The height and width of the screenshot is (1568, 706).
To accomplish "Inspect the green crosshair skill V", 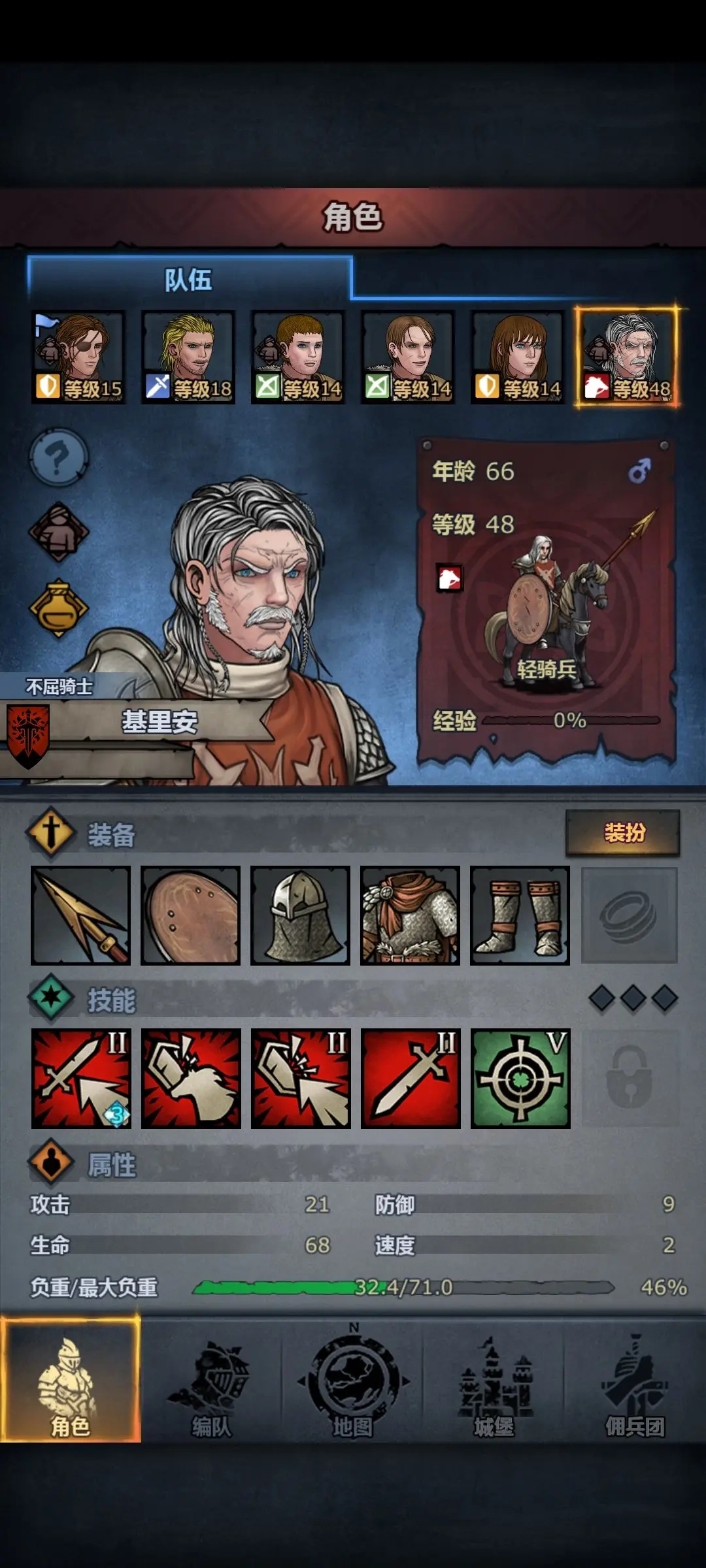I will coord(520,1078).
